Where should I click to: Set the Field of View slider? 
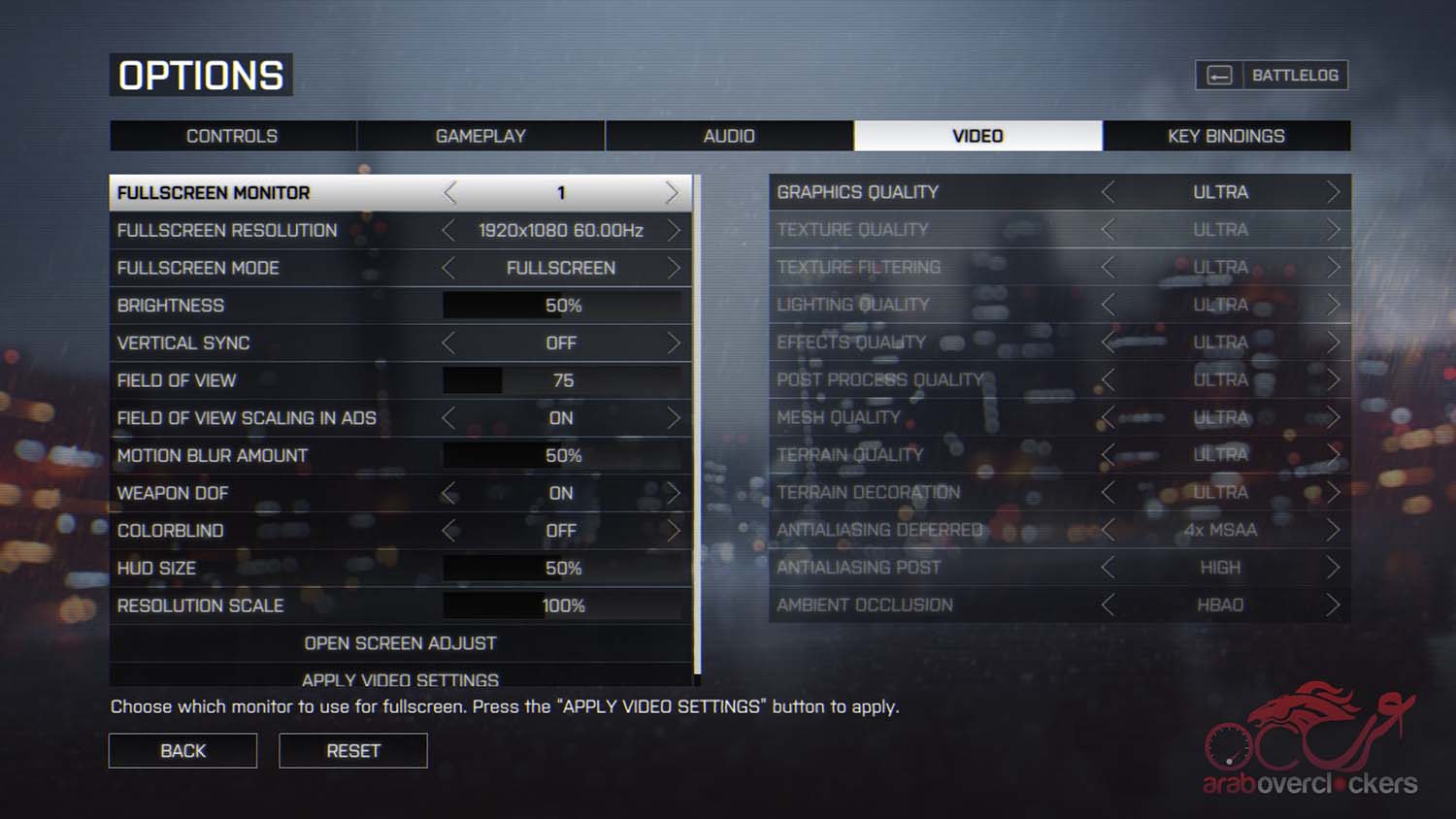[x=563, y=380]
